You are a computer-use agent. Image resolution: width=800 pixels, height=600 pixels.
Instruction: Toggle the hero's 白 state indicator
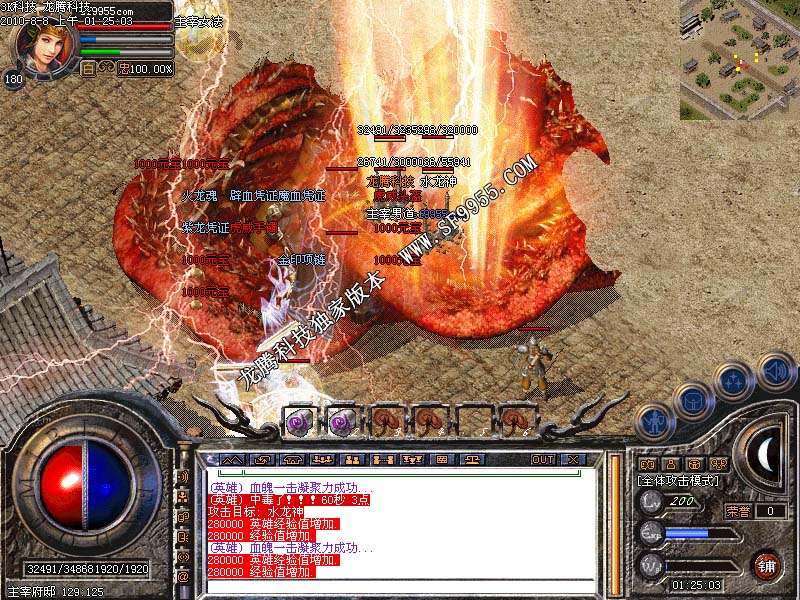point(88,69)
